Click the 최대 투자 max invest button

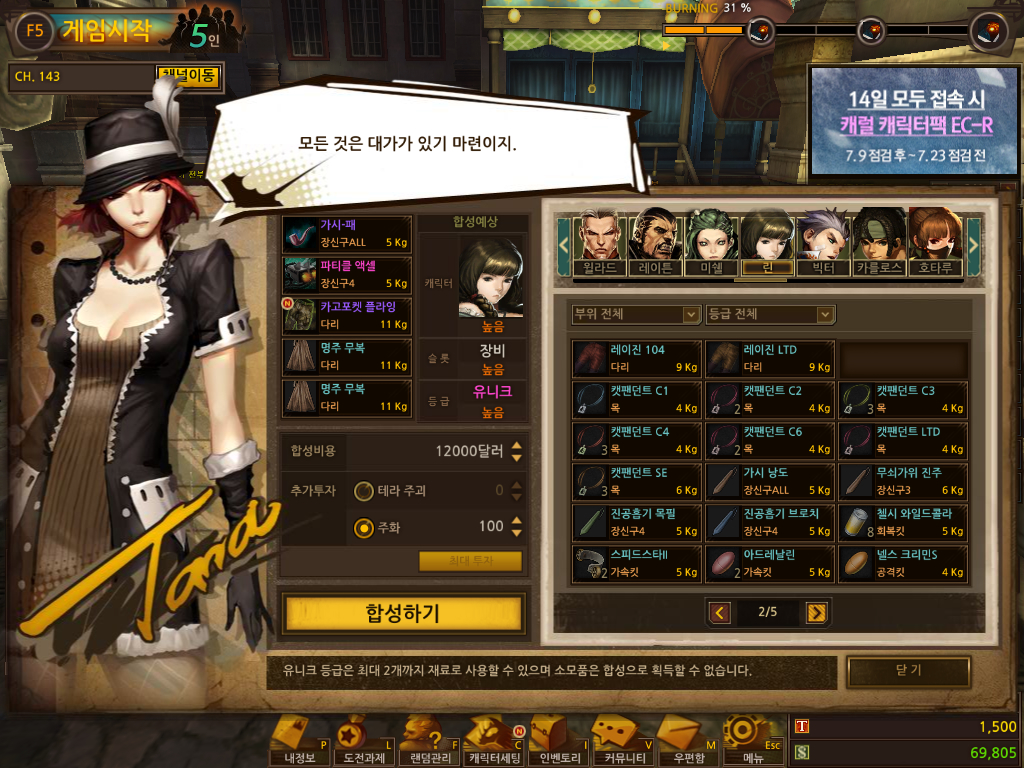click(470, 562)
